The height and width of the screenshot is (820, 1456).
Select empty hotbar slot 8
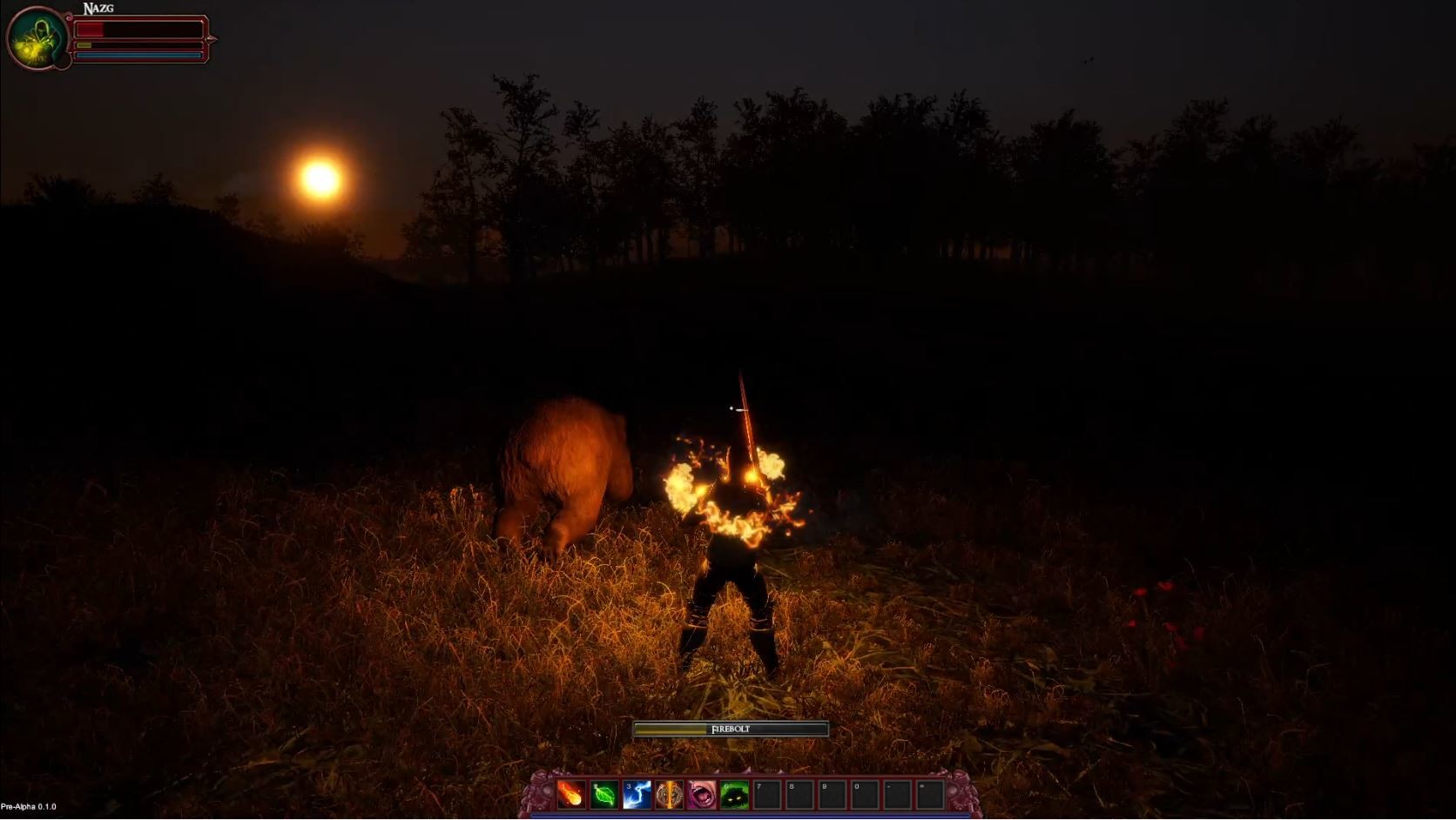800,795
